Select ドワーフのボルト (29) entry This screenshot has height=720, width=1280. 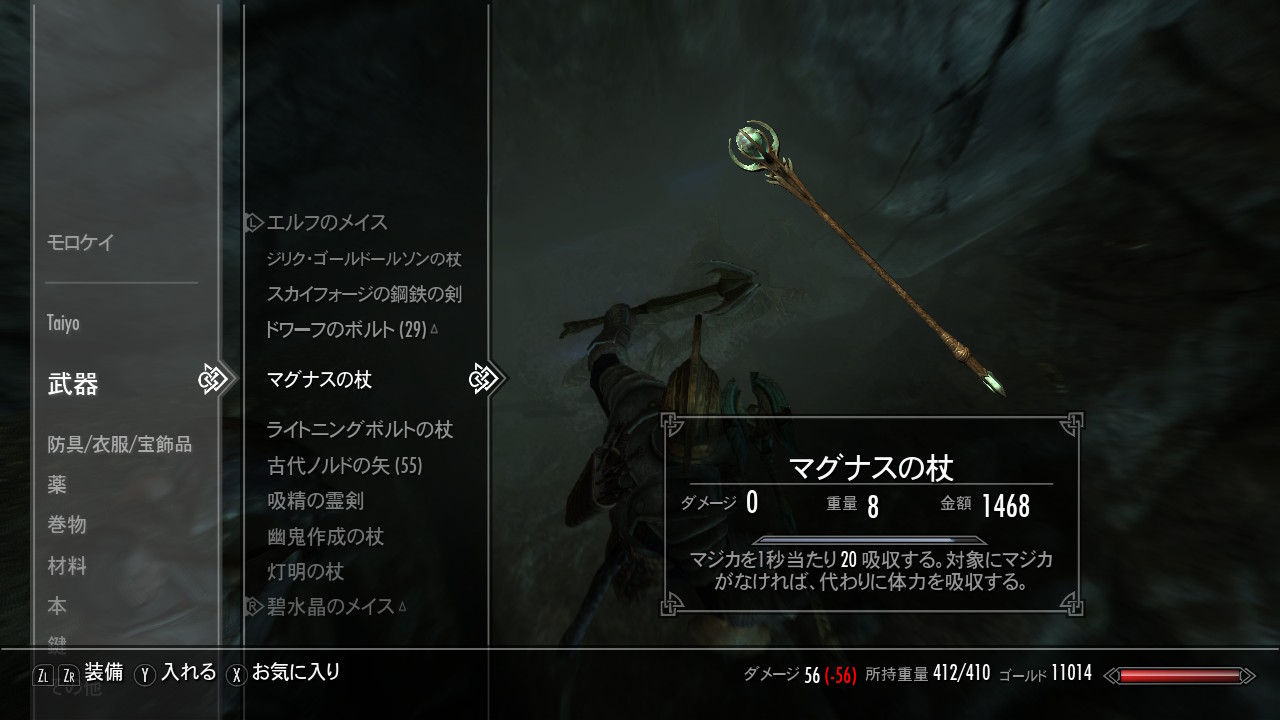346,328
